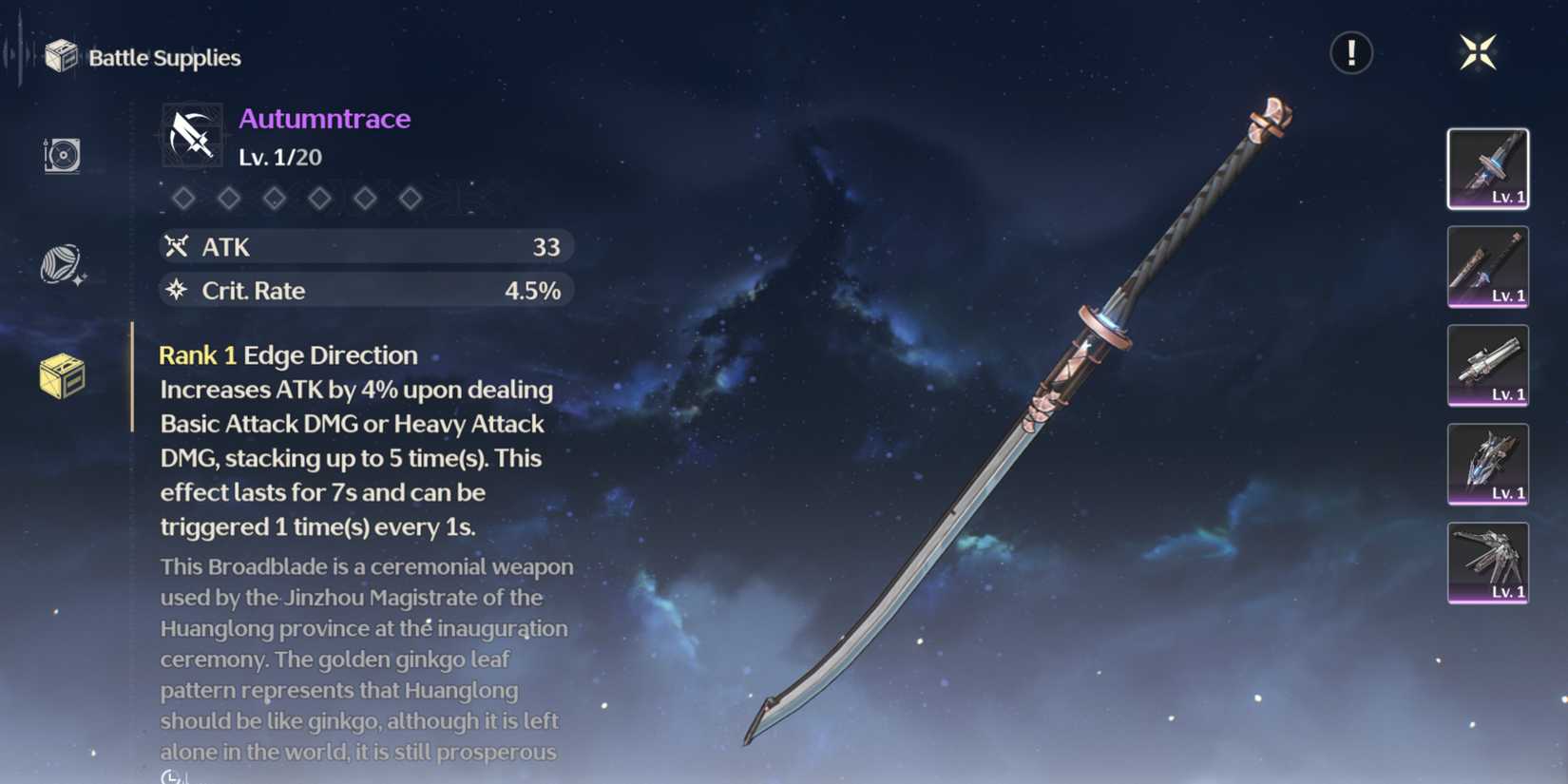Open the music record menu in the left sidebar
Image resolution: width=1568 pixels, height=784 pixels.
click(59, 155)
